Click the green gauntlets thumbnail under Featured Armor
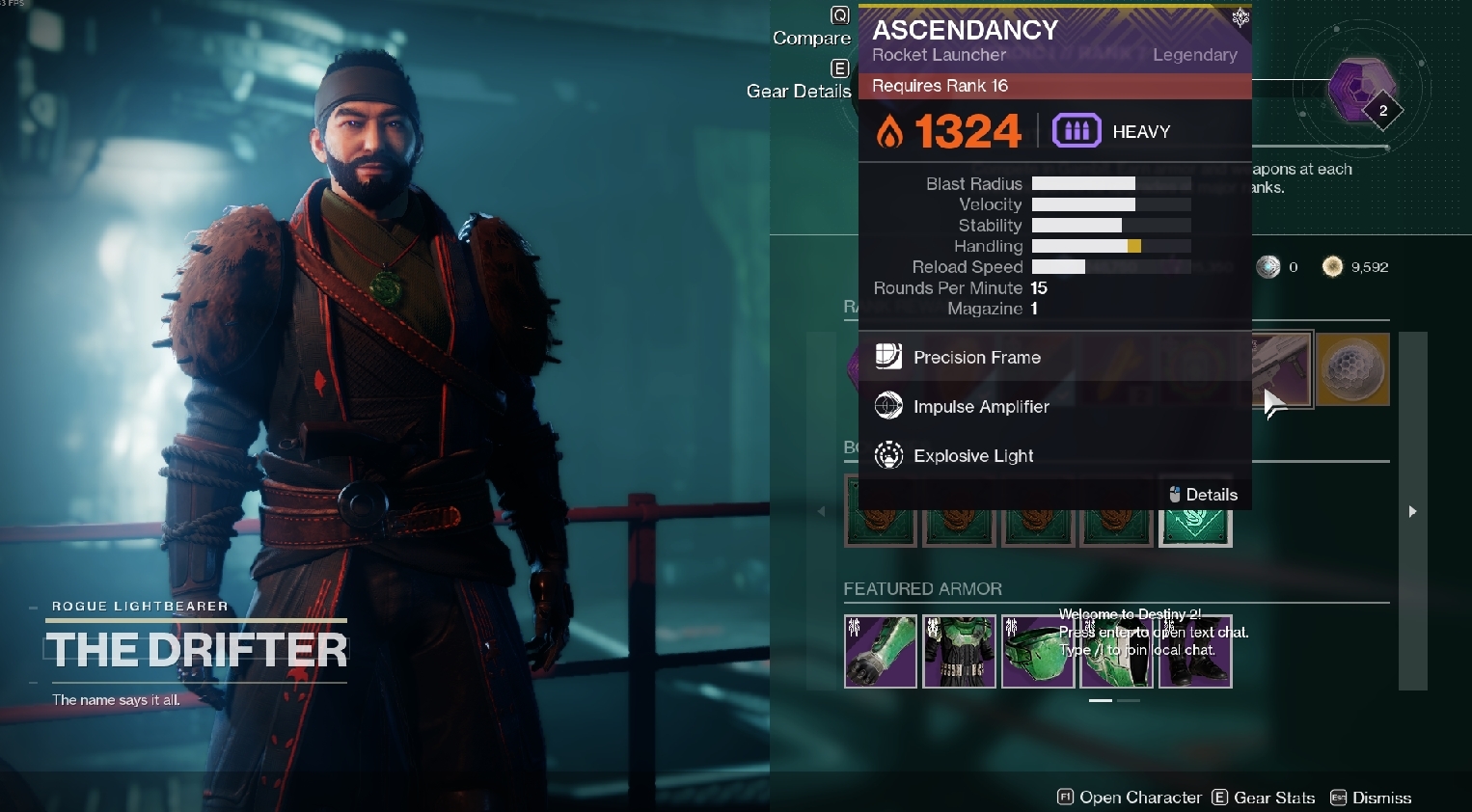Viewport: 1472px width, 812px height. tap(880, 651)
